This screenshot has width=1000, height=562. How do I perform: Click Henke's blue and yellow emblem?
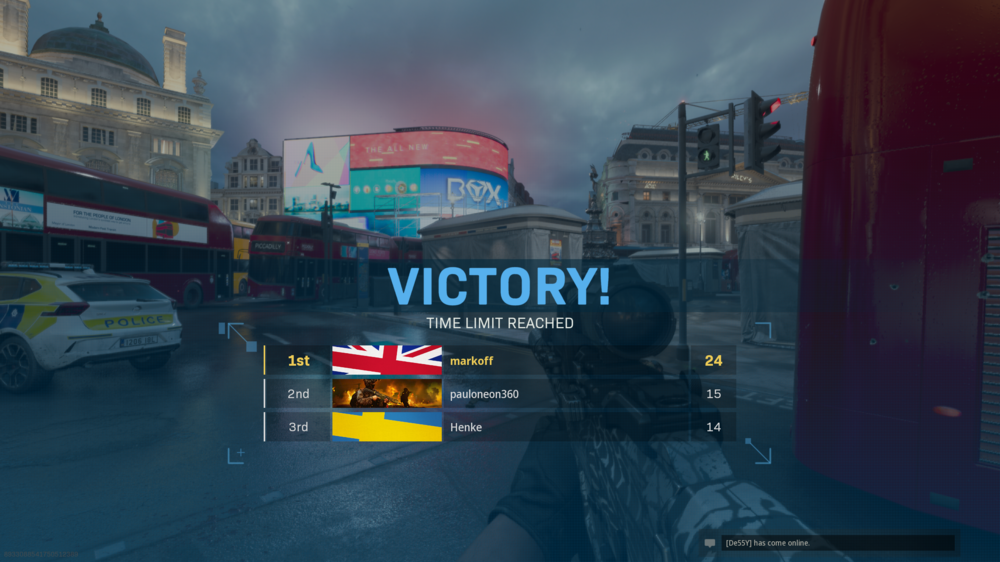click(x=387, y=427)
